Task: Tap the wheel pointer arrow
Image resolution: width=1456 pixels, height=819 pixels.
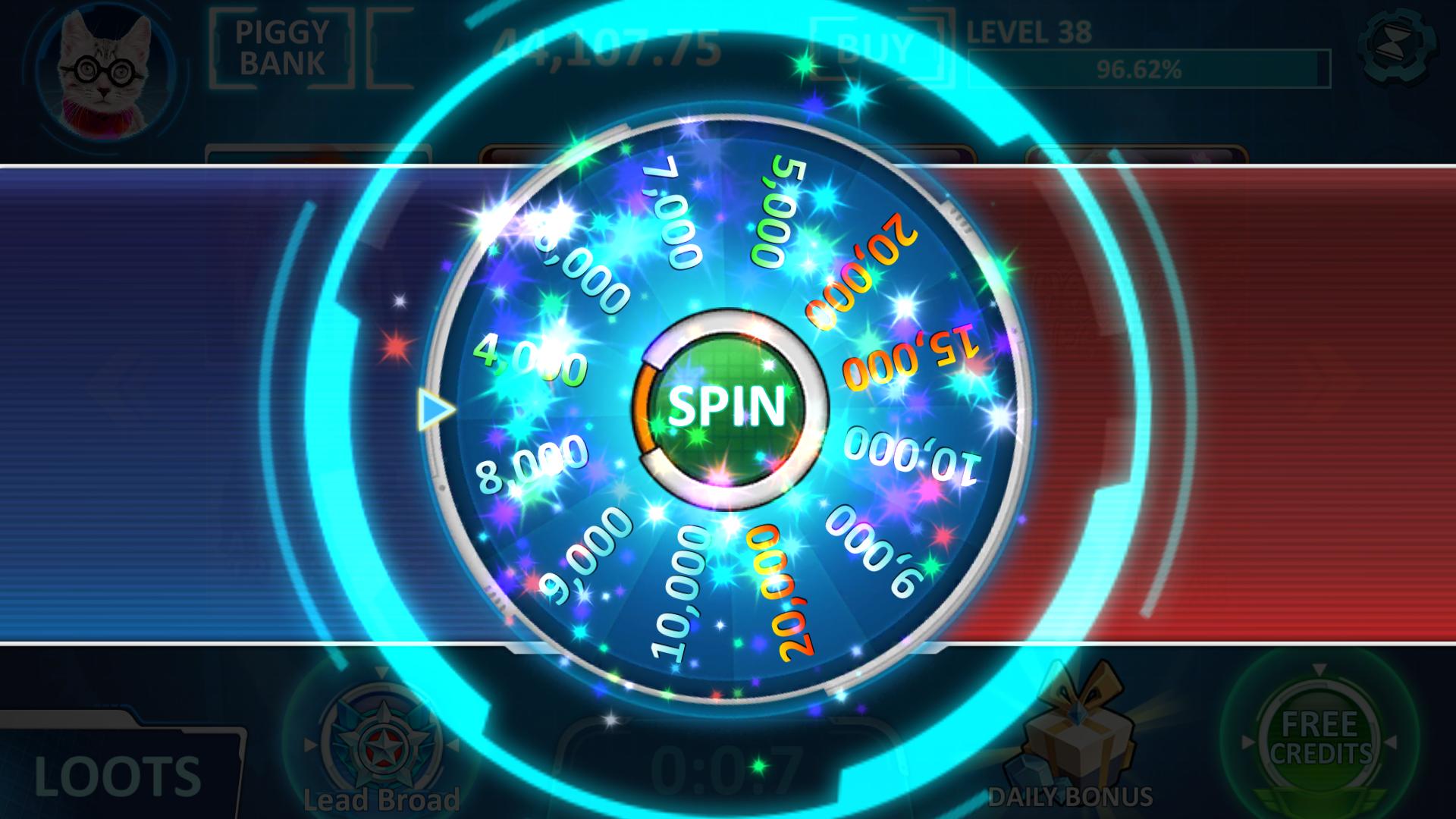Action: (435, 409)
